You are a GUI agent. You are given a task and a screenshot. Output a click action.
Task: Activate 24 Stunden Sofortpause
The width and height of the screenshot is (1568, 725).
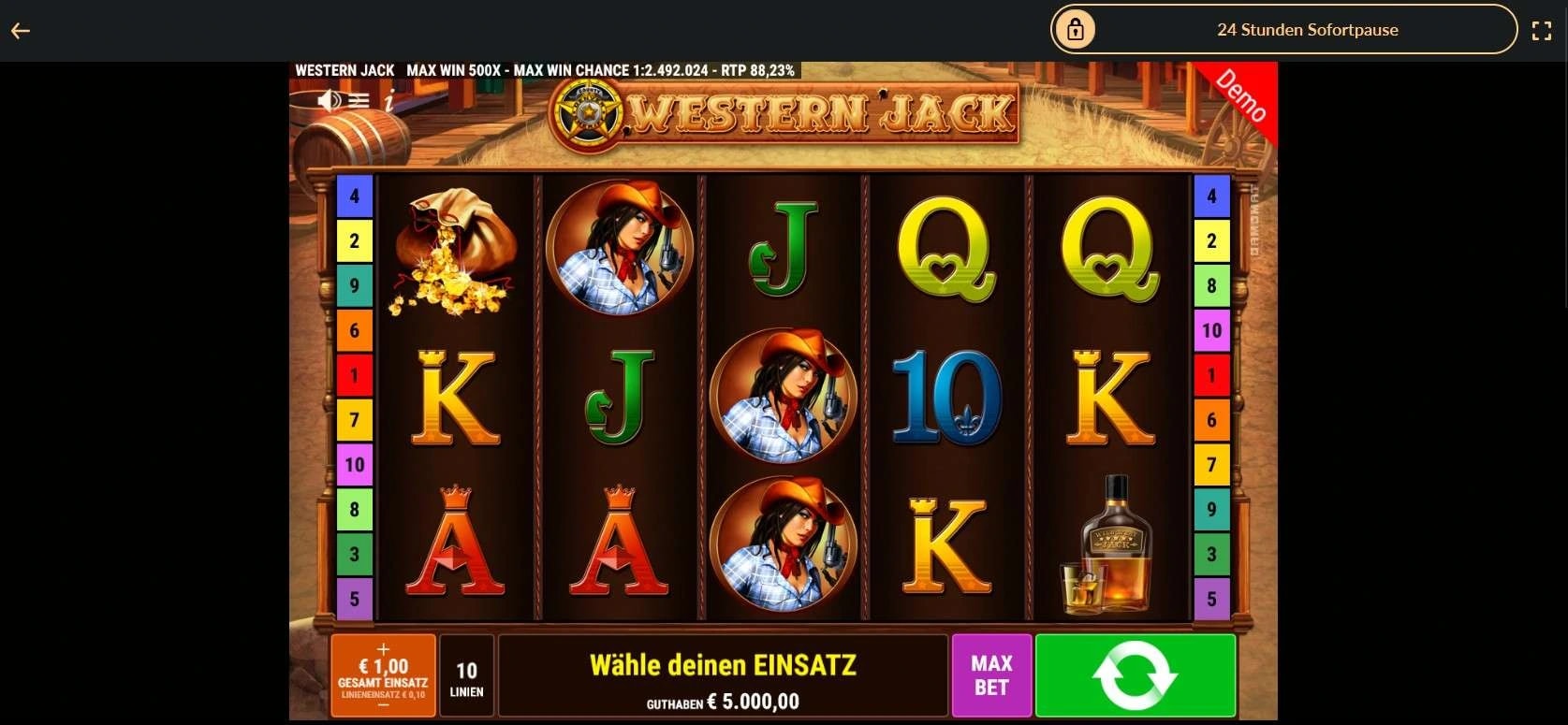tap(1307, 29)
